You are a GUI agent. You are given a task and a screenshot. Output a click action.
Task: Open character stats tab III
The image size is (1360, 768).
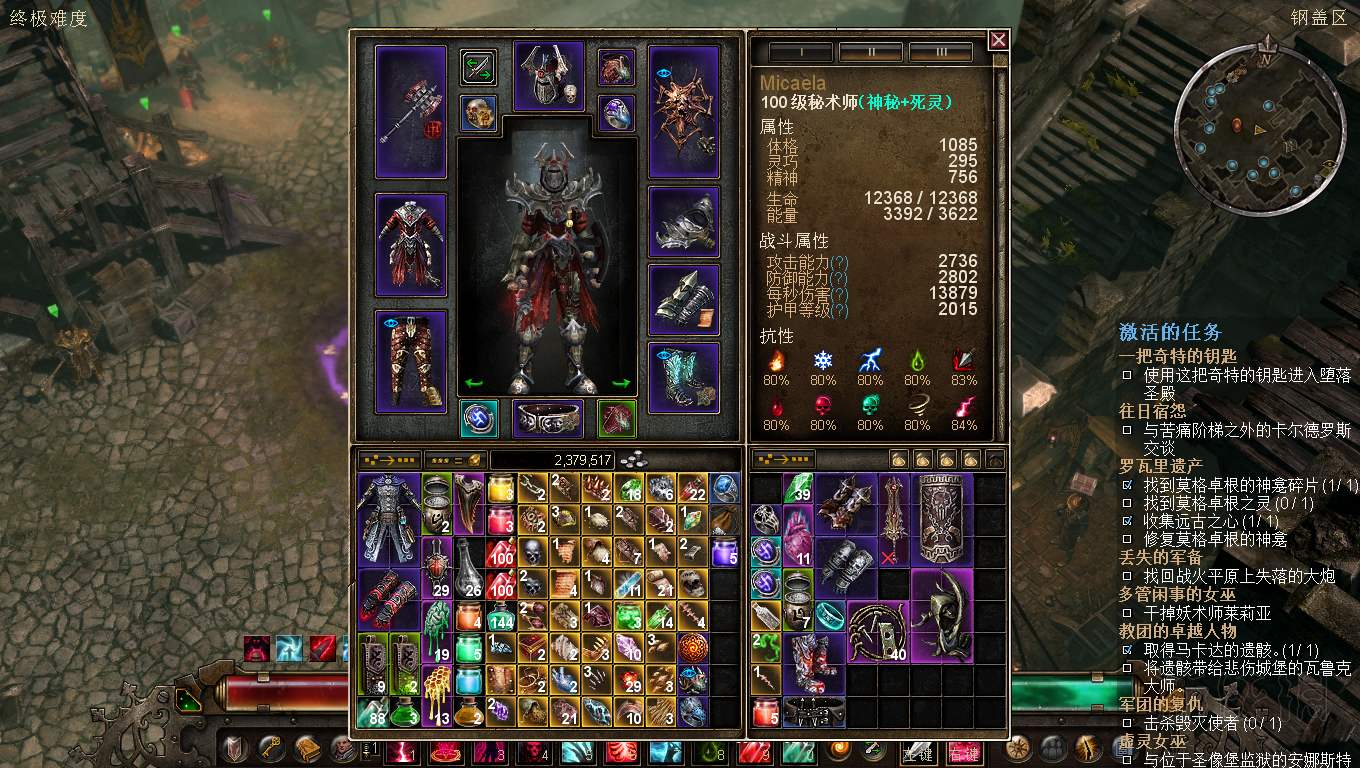pyautogui.click(x=940, y=49)
